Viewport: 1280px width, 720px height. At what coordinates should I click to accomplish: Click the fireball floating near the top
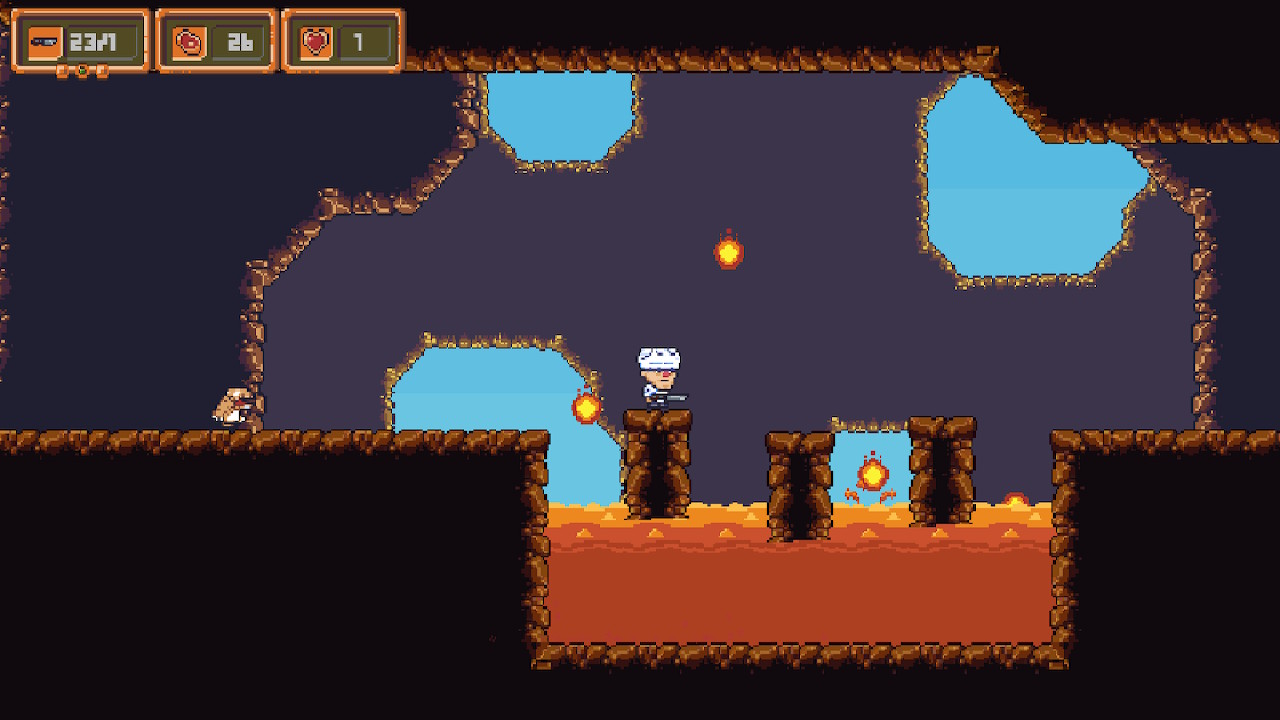click(x=730, y=252)
